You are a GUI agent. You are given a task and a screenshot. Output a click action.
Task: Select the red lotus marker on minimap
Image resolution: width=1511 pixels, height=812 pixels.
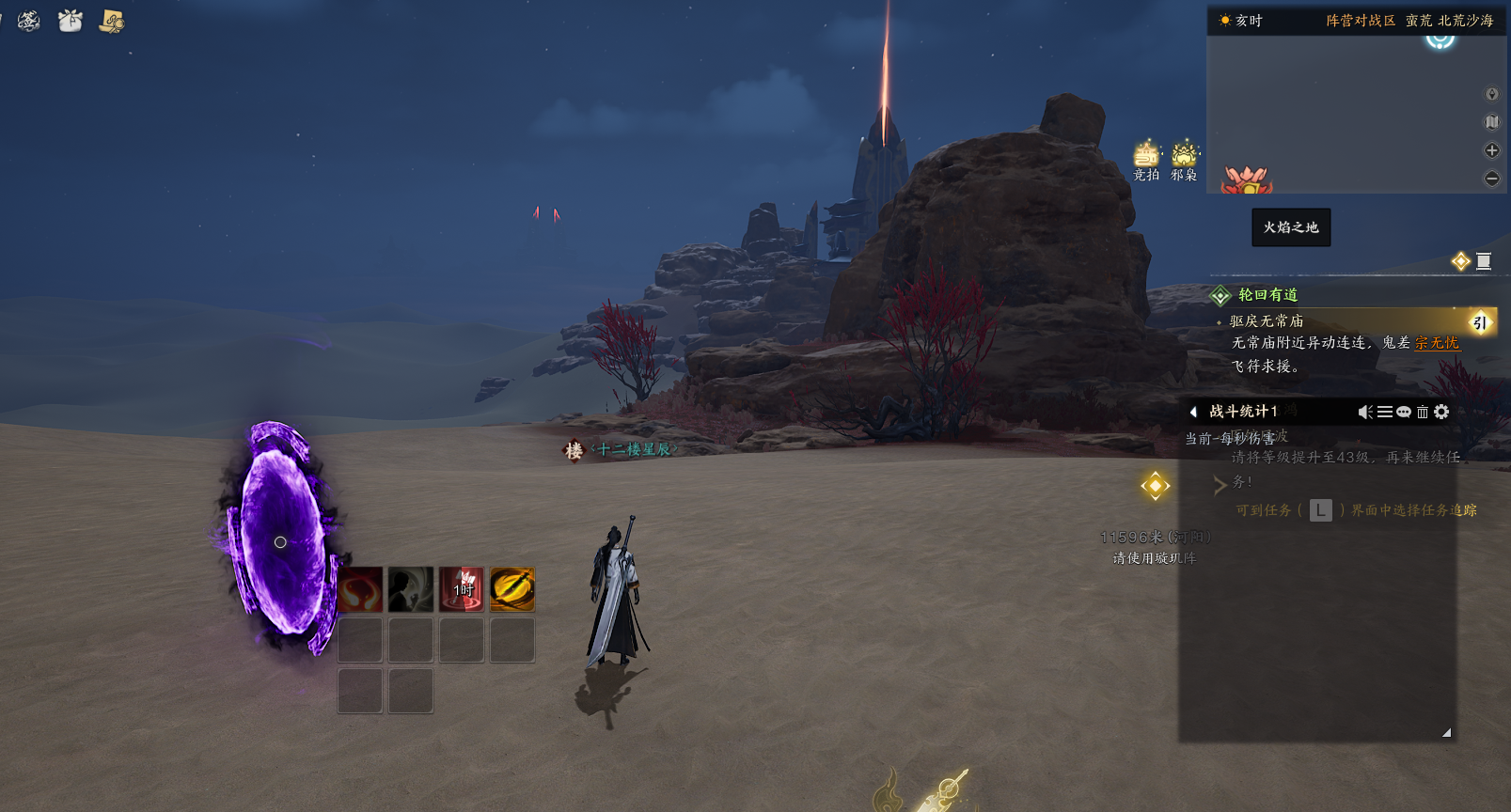(1246, 179)
